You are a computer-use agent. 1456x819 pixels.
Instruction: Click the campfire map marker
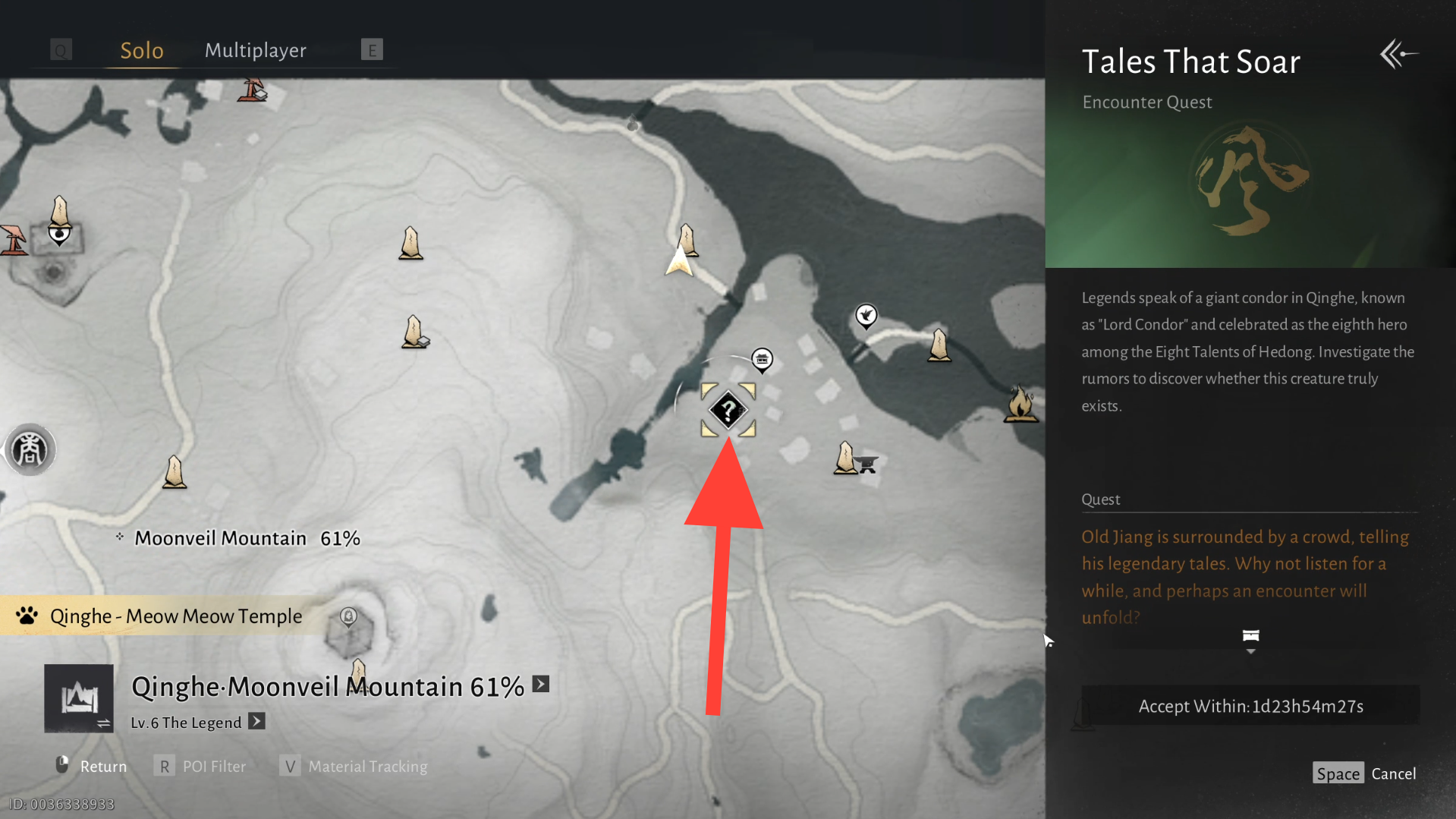click(1020, 404)
